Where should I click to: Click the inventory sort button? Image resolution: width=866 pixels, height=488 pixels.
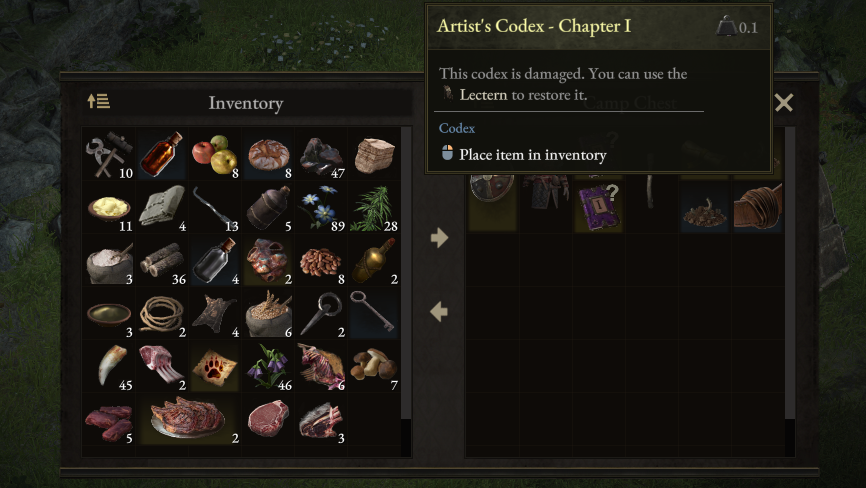pyautogui.click(x=98, y=102)
